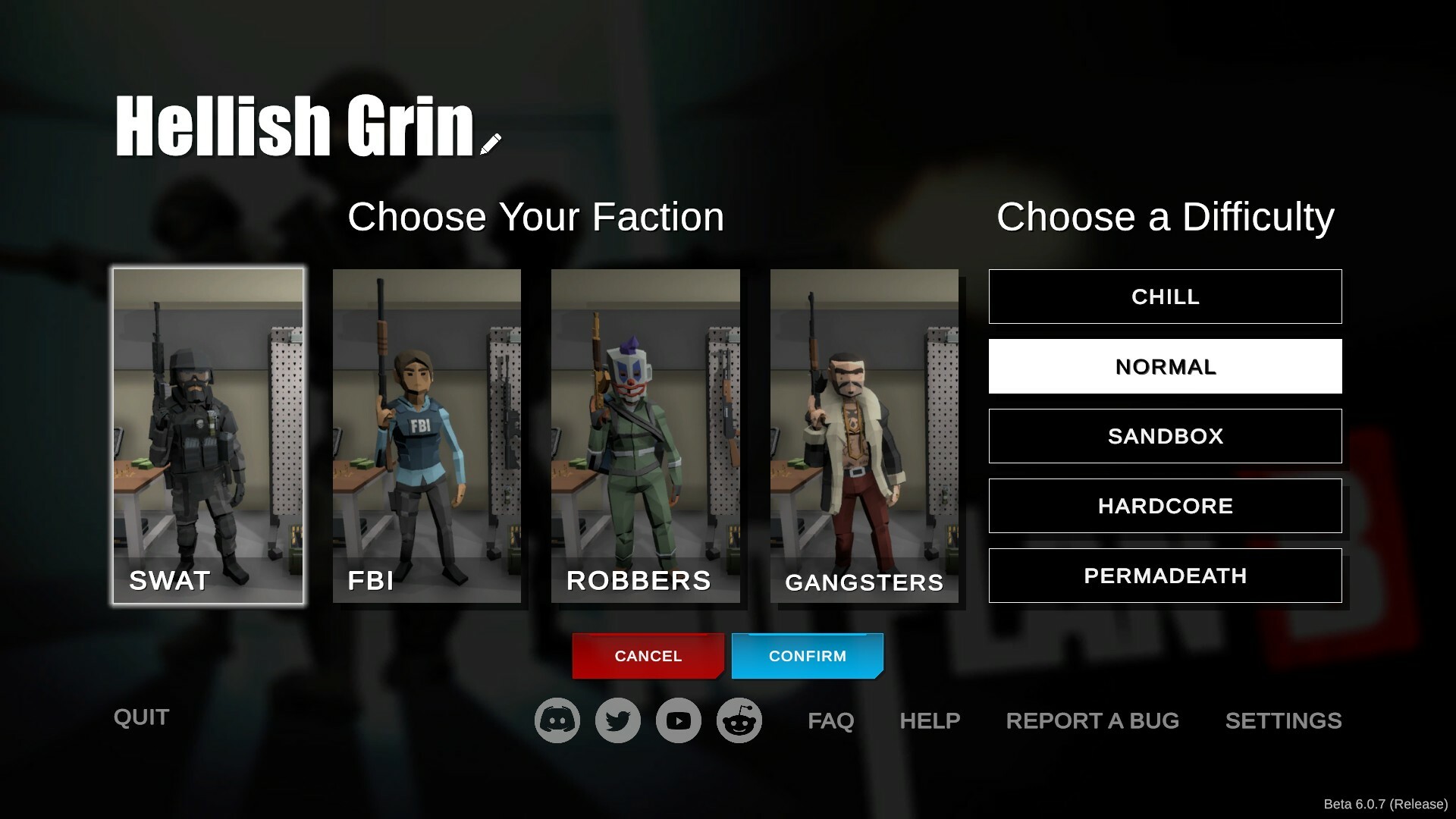Viewport: 1456px width, 819px height.
Task: Set difficulty to Chill
Action: tap(1165, 297)
